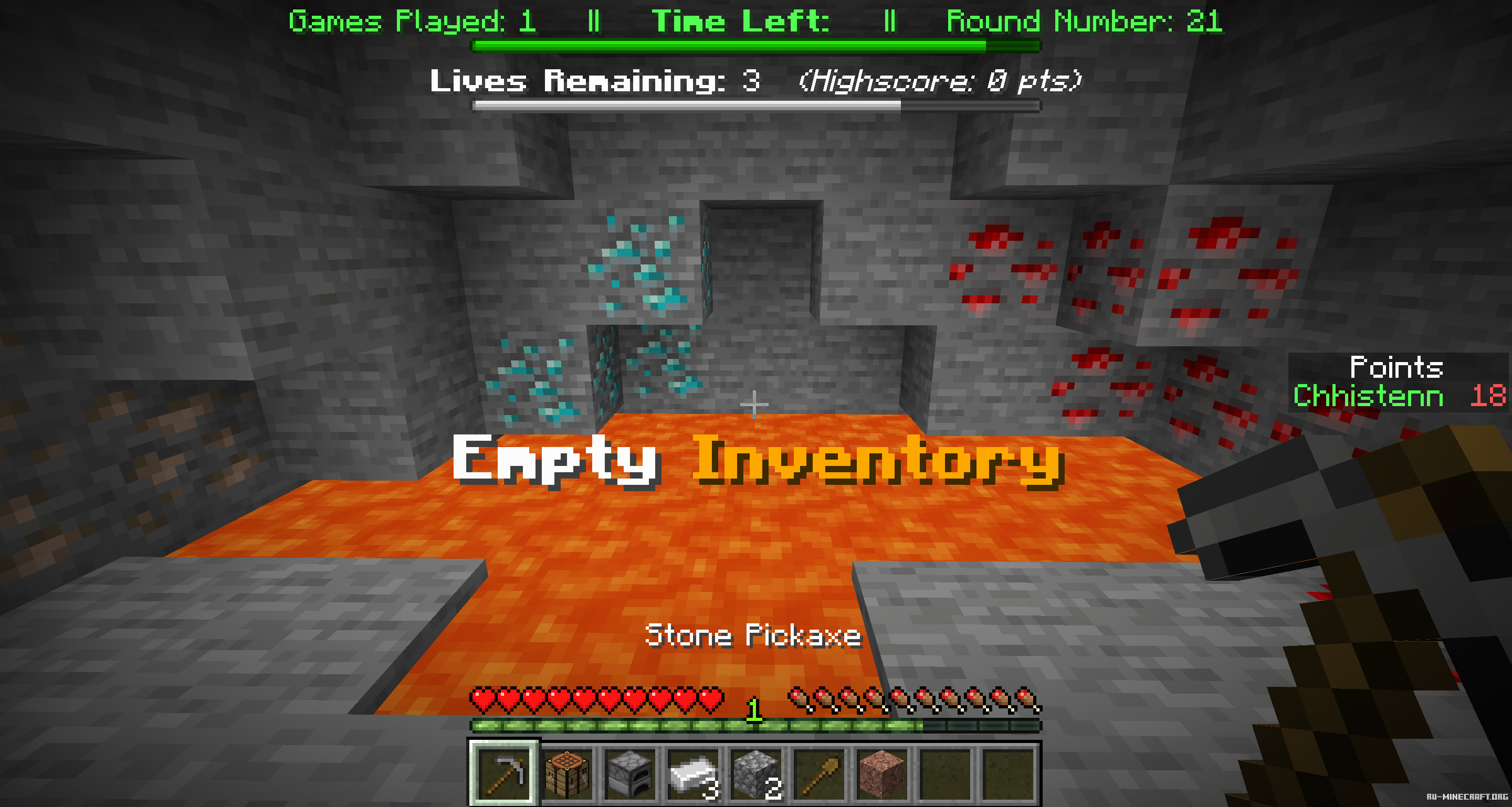The width and height of the screenshot is (1512, 807).
Task: Select the cobblestone stack in the hotbar
Action: point(756,774)
